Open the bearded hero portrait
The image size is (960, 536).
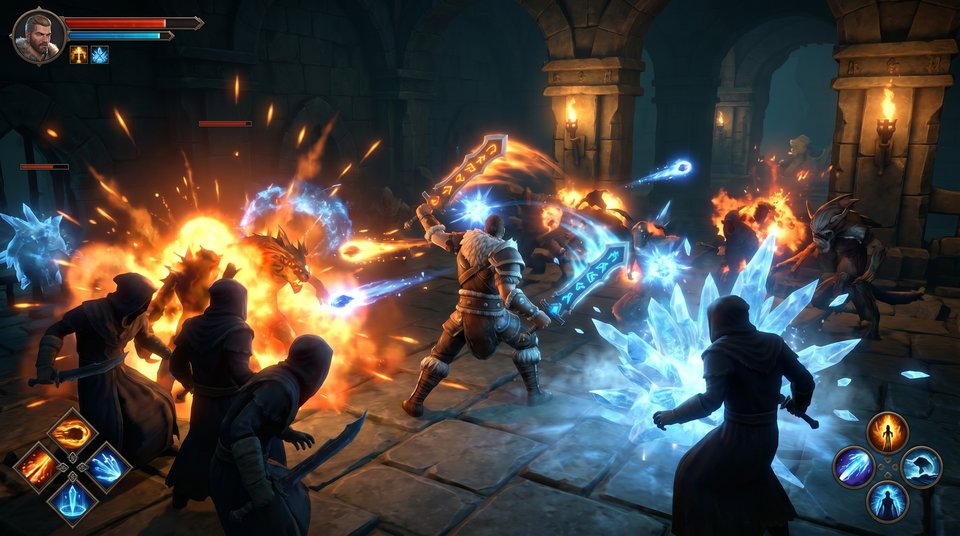click(38, 35)
